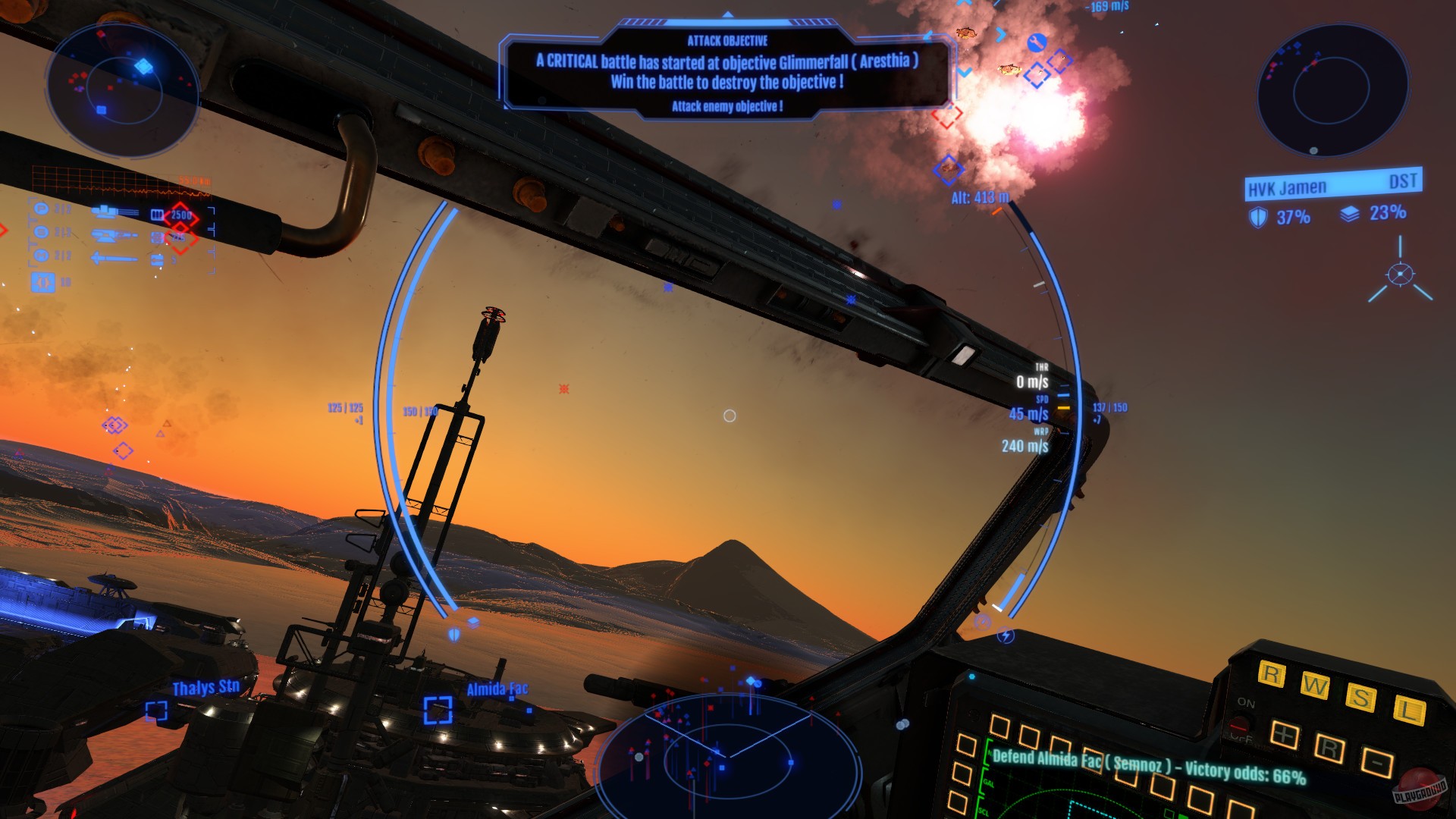Open the SCL section on the green console
The width and height of the screenshot is (1456, 819).
coord(984,811)
